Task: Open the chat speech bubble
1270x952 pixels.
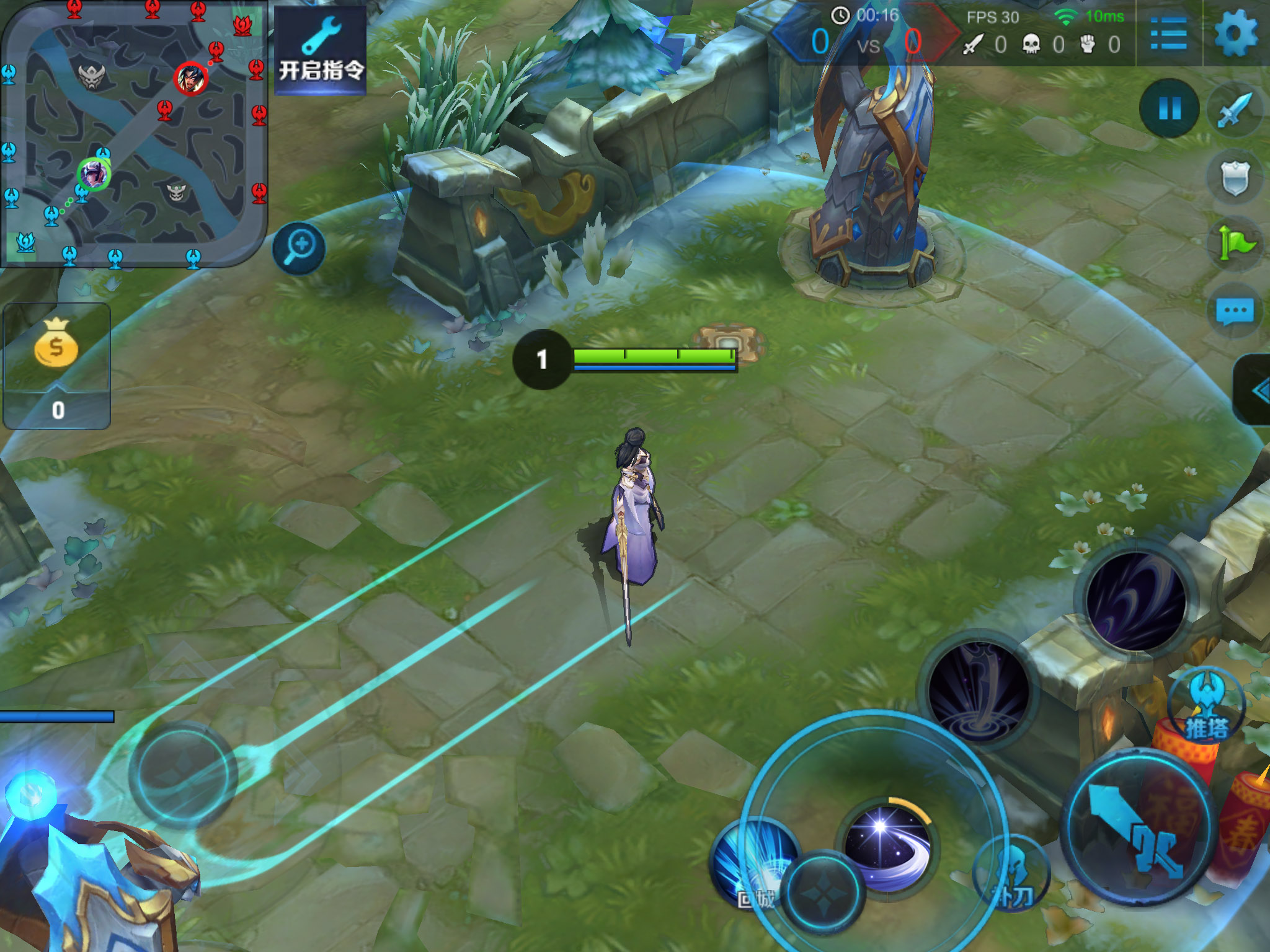Action: (1235, 311)
